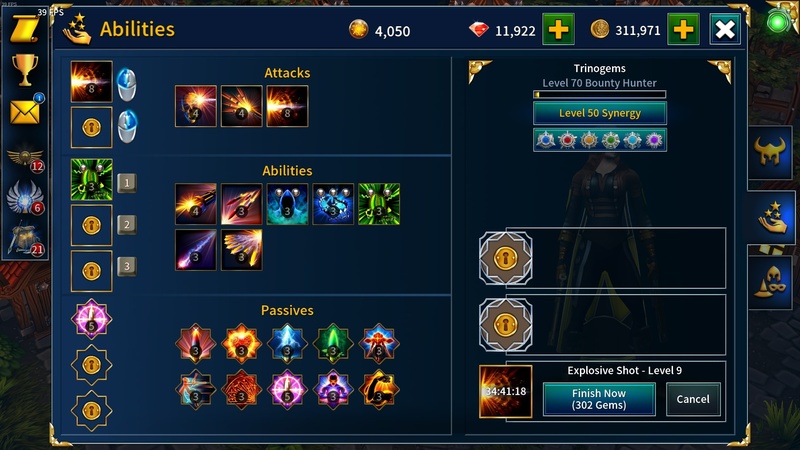Select the green poison ability icon
The width and height of the screenshot is (800, 450).
[379, 204]
